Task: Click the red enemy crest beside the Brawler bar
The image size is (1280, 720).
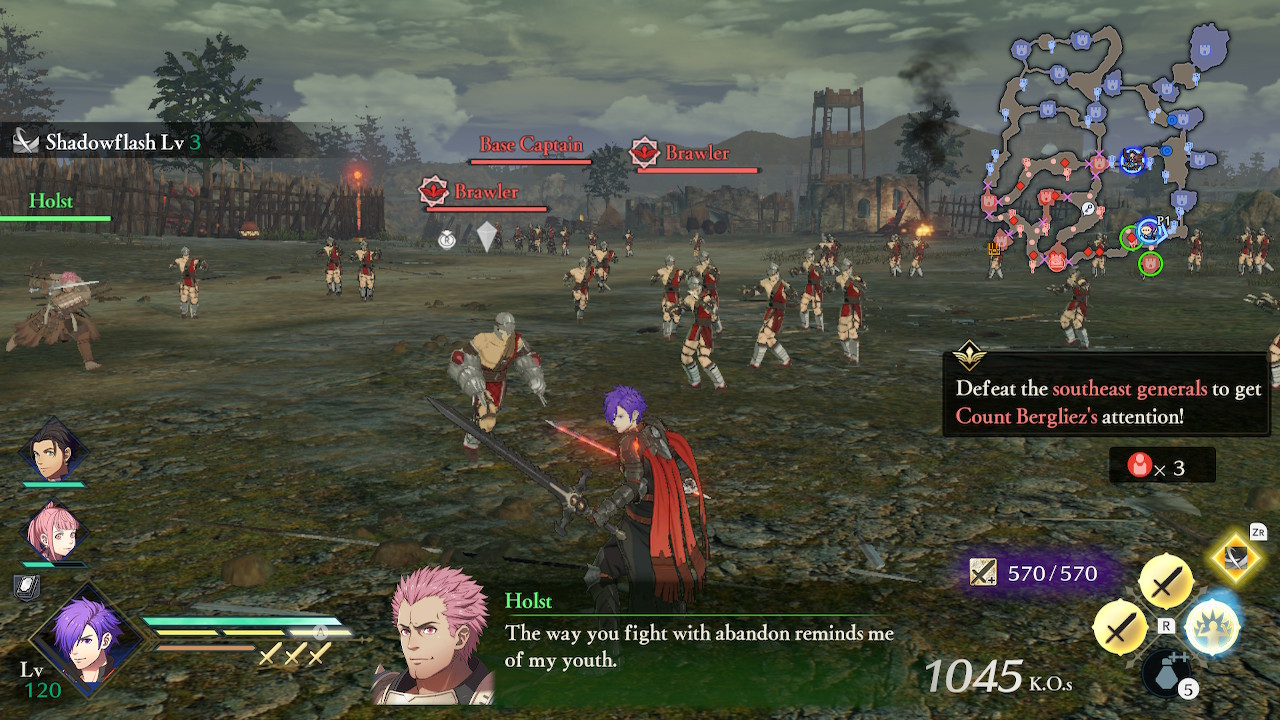Action: tap(646, 154)
